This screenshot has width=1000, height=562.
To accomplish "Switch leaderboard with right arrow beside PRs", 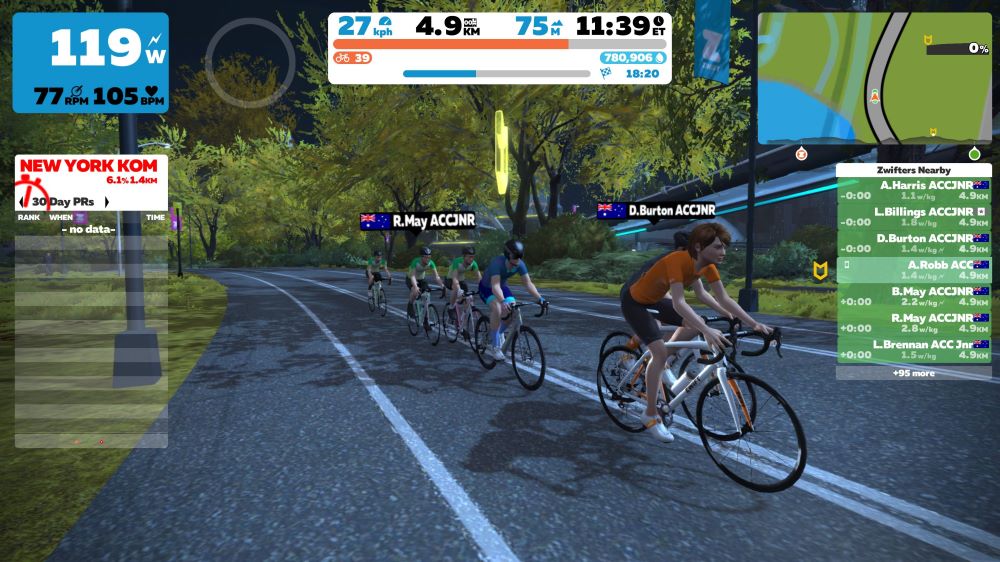I will 106,202.
